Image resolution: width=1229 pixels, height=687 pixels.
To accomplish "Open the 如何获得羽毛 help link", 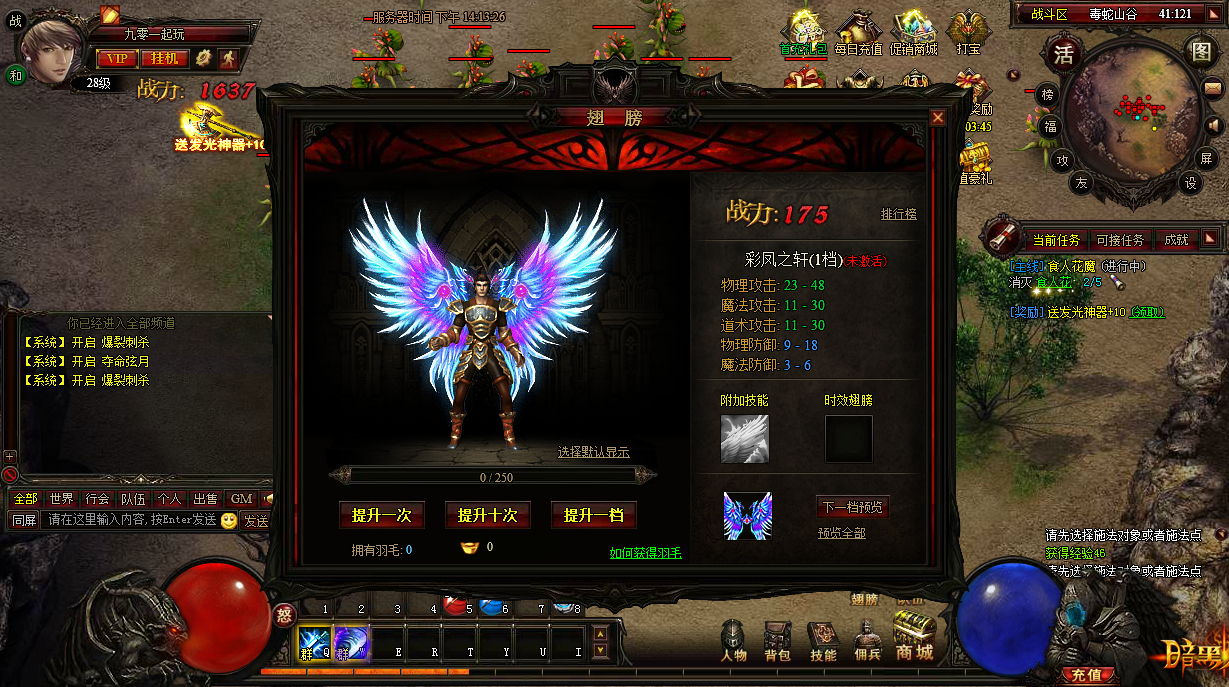I will [x=645, y=552].
